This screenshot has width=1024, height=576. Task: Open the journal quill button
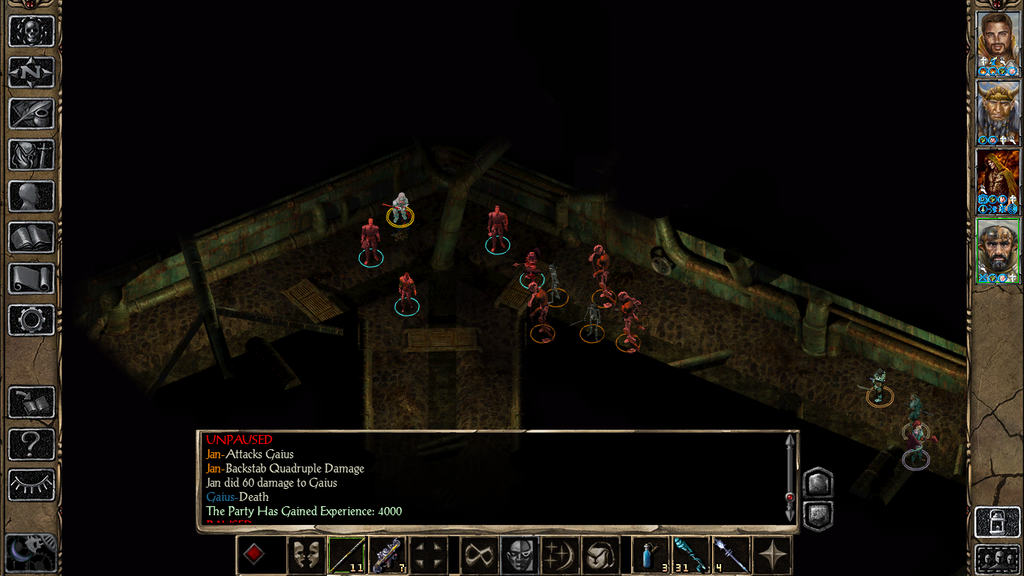(31, 113)
